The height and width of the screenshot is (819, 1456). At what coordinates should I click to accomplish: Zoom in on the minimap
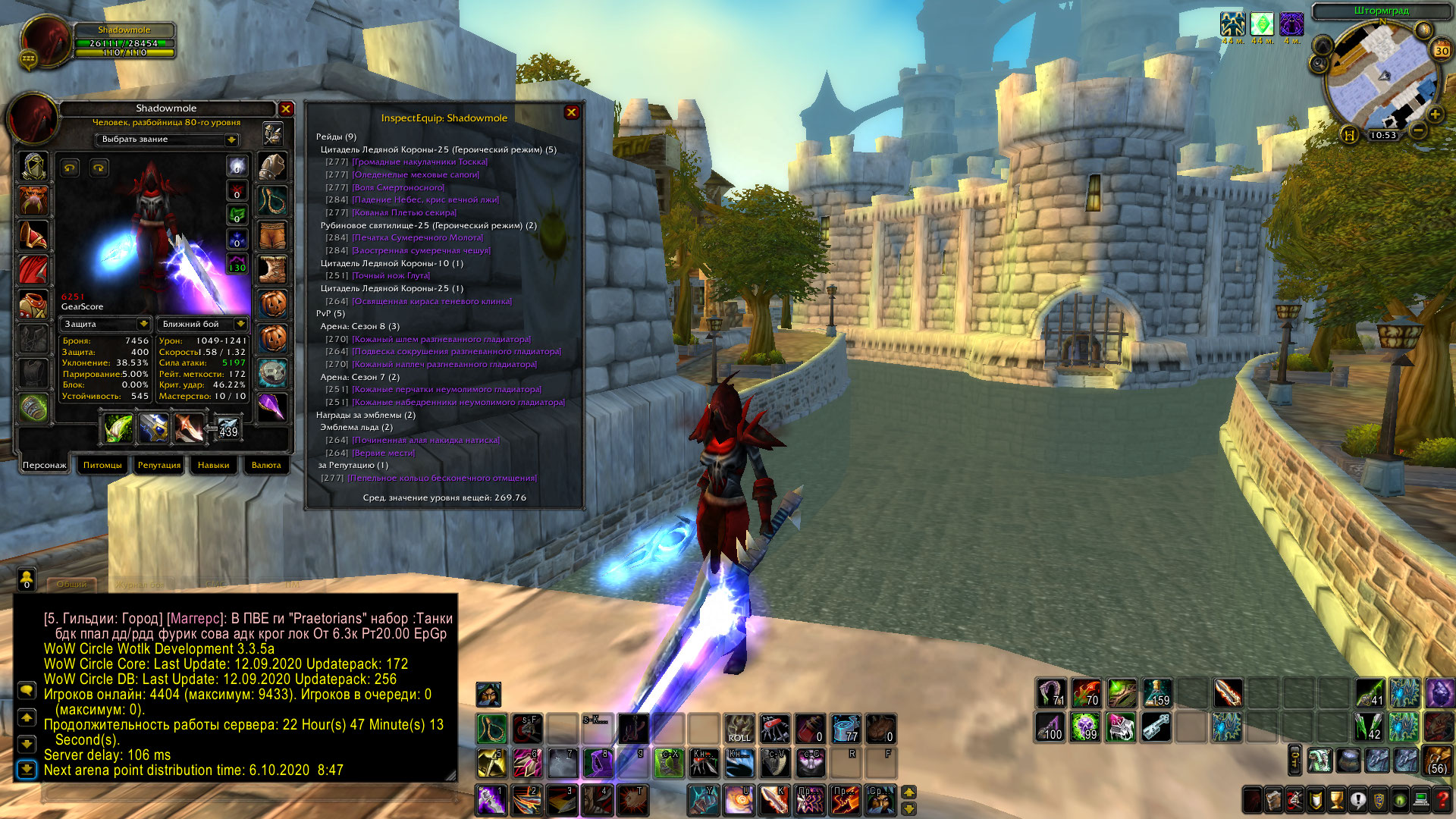1435,115
